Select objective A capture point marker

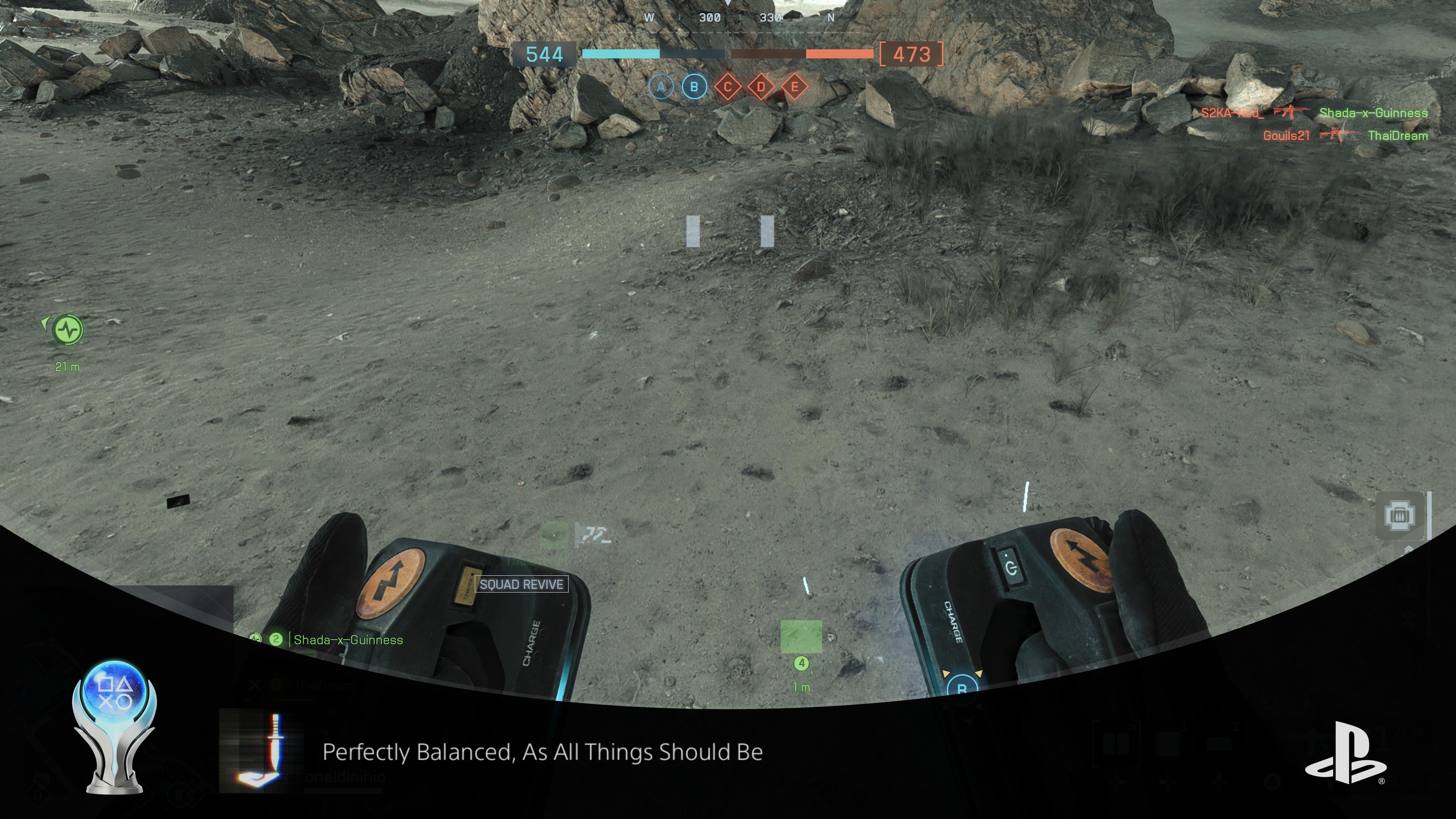661,87
